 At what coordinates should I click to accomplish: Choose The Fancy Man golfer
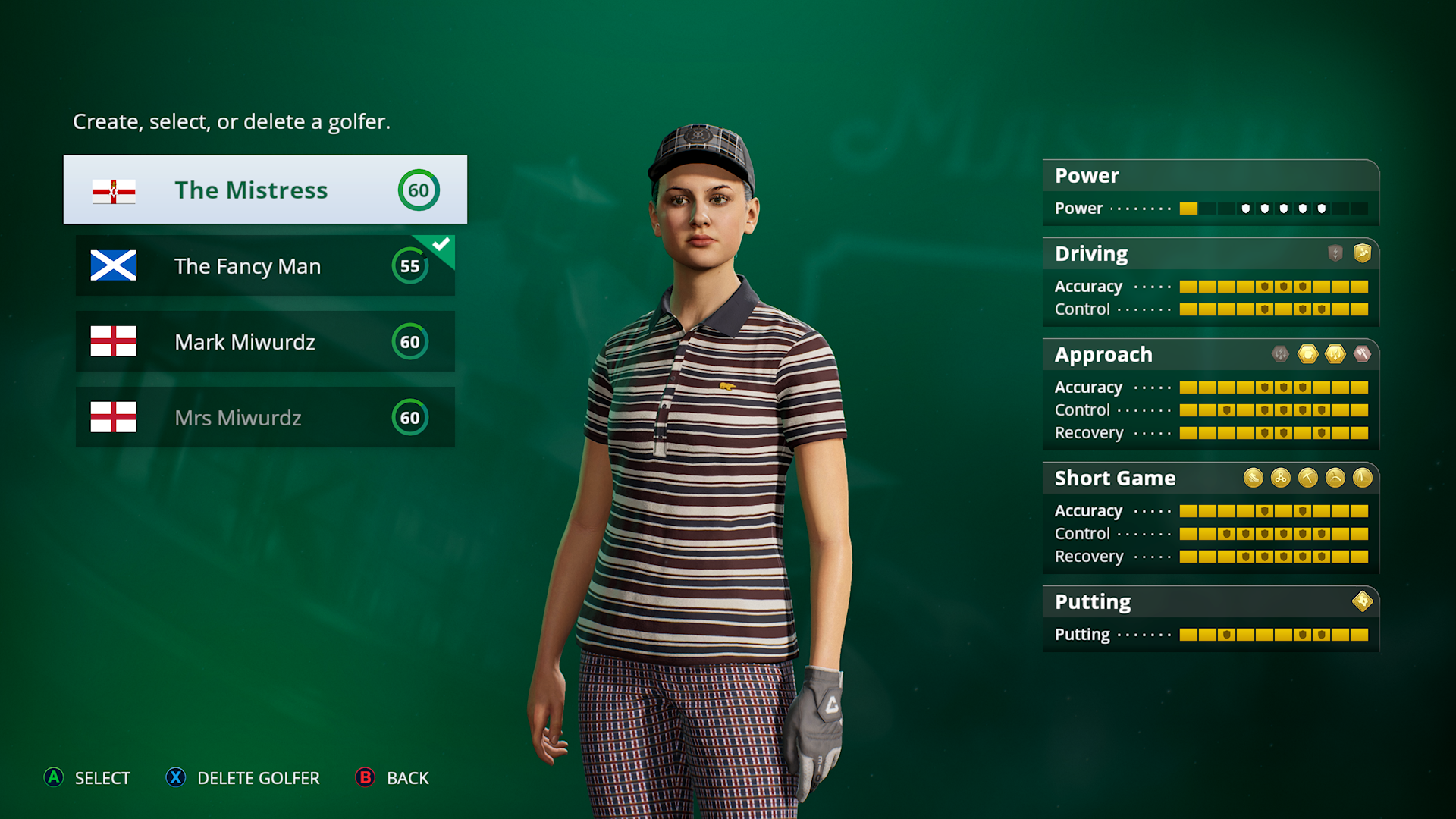click(x=265, y=266)
